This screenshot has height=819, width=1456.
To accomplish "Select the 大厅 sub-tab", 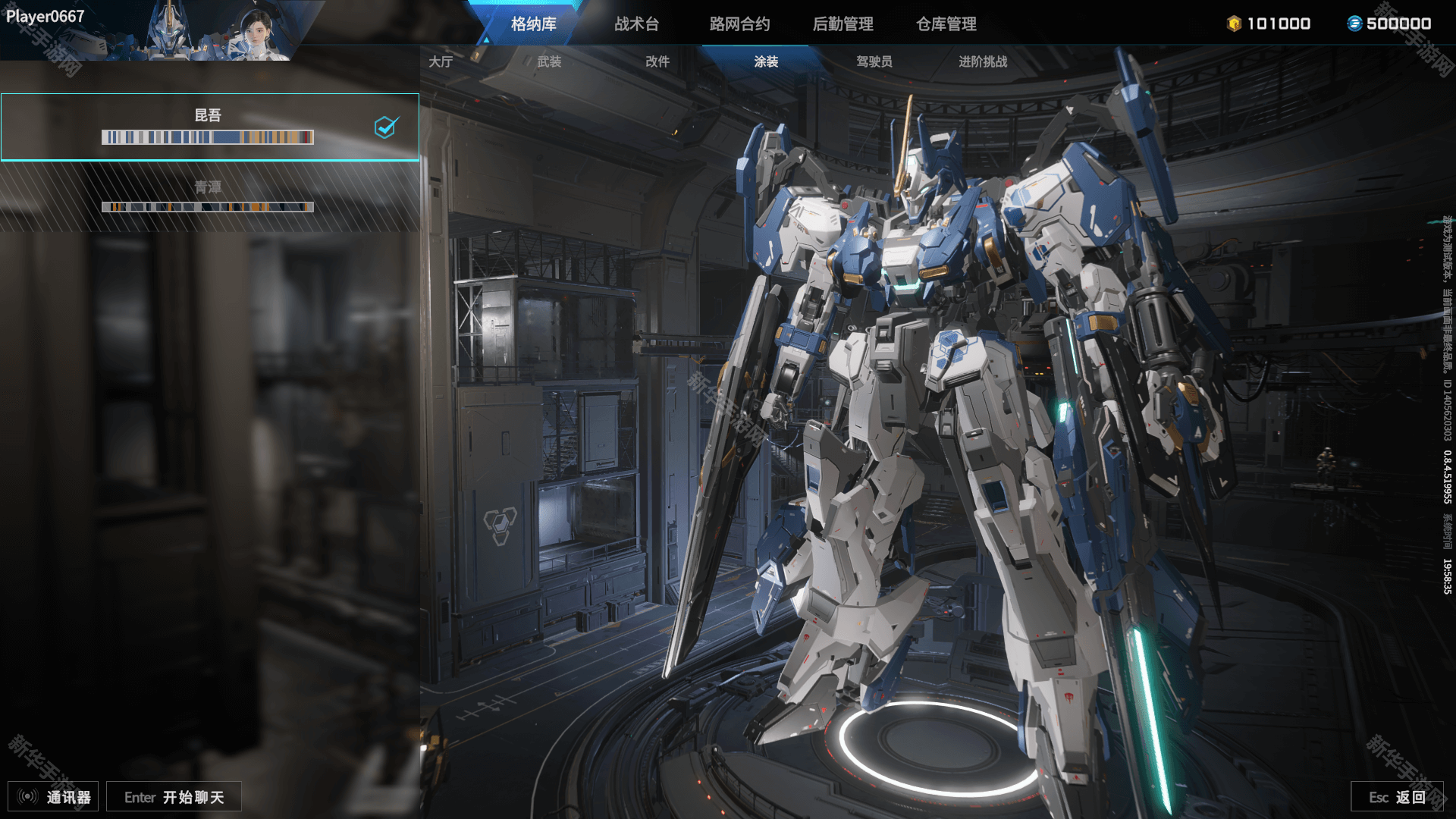I will 441,61.
